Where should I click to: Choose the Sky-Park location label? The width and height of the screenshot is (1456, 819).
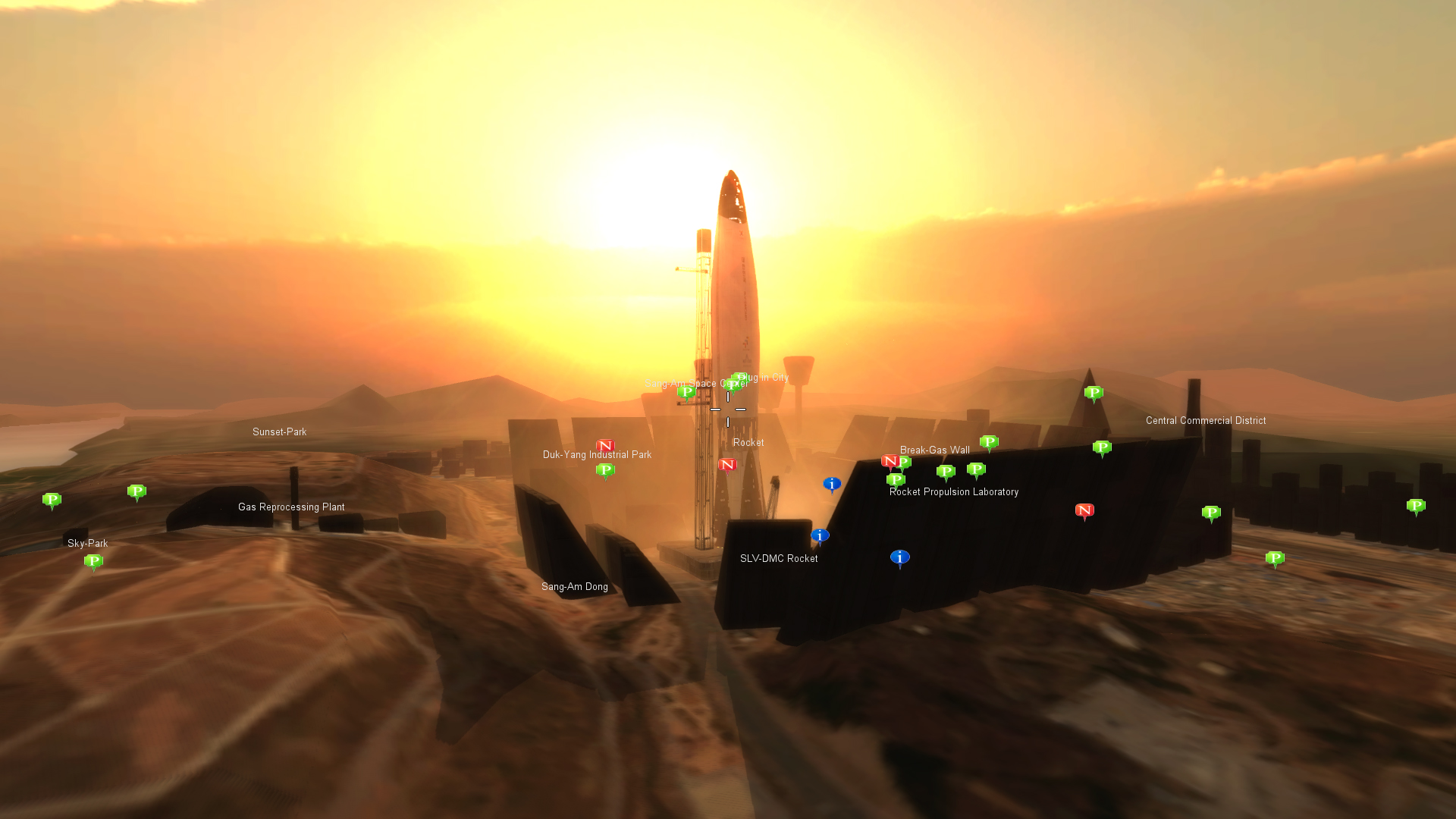88,544
